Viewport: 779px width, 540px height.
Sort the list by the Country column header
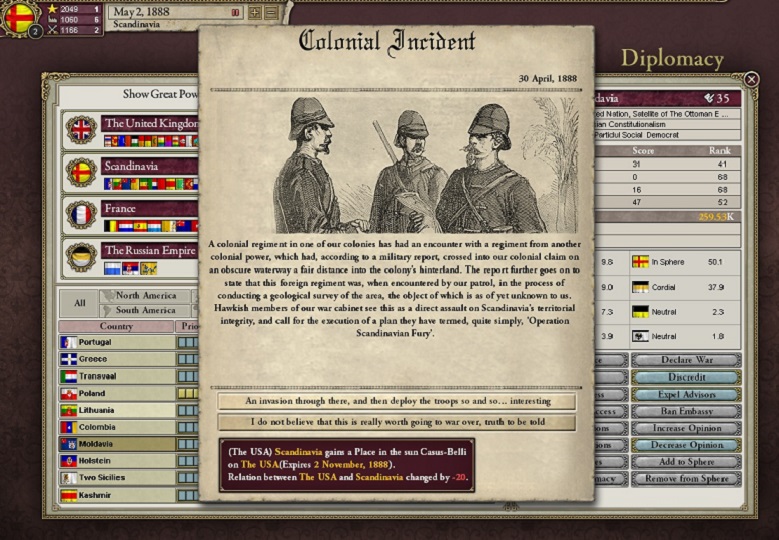pos(116,326)
